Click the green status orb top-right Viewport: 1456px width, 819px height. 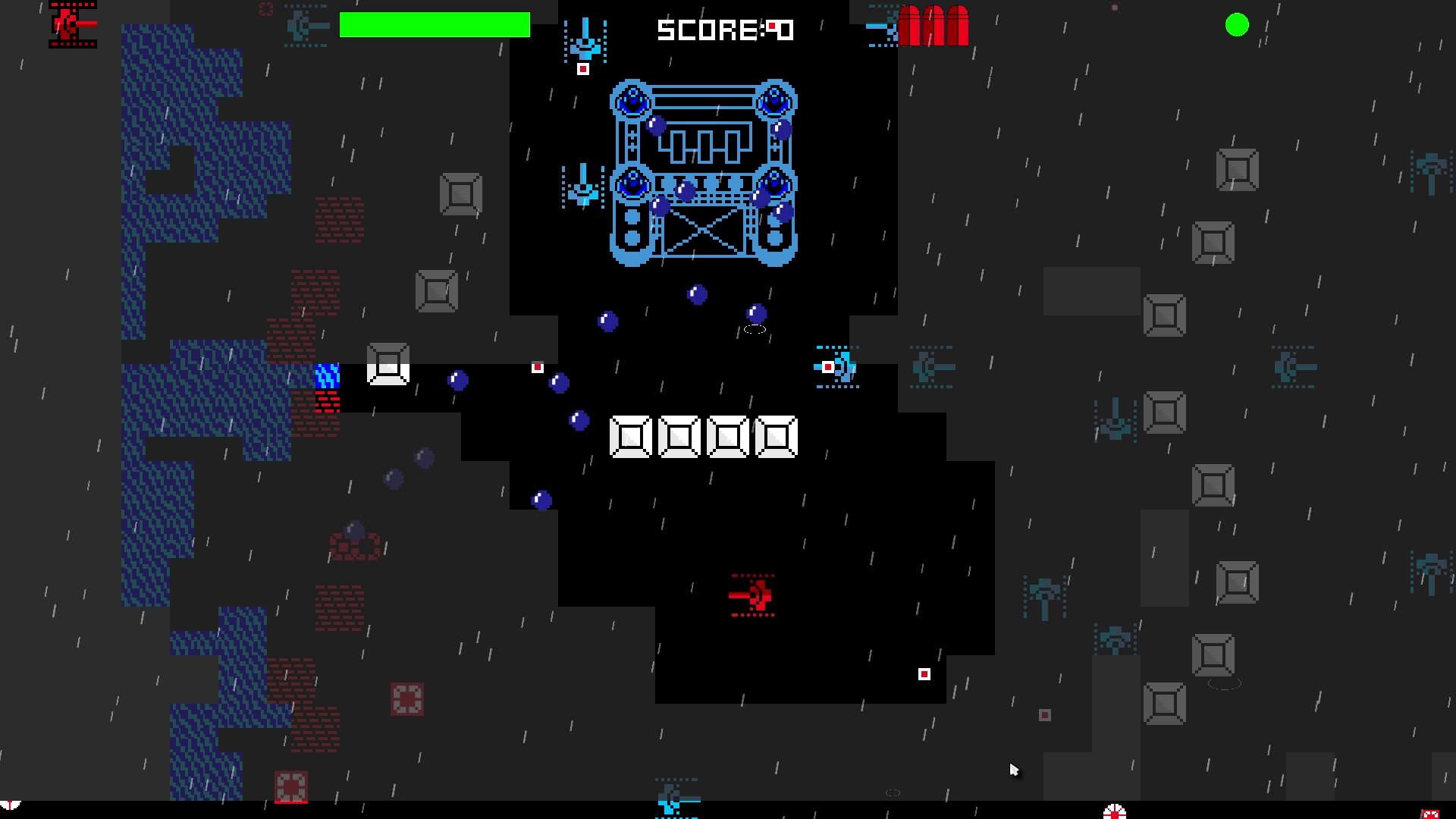coord(1238,25)
